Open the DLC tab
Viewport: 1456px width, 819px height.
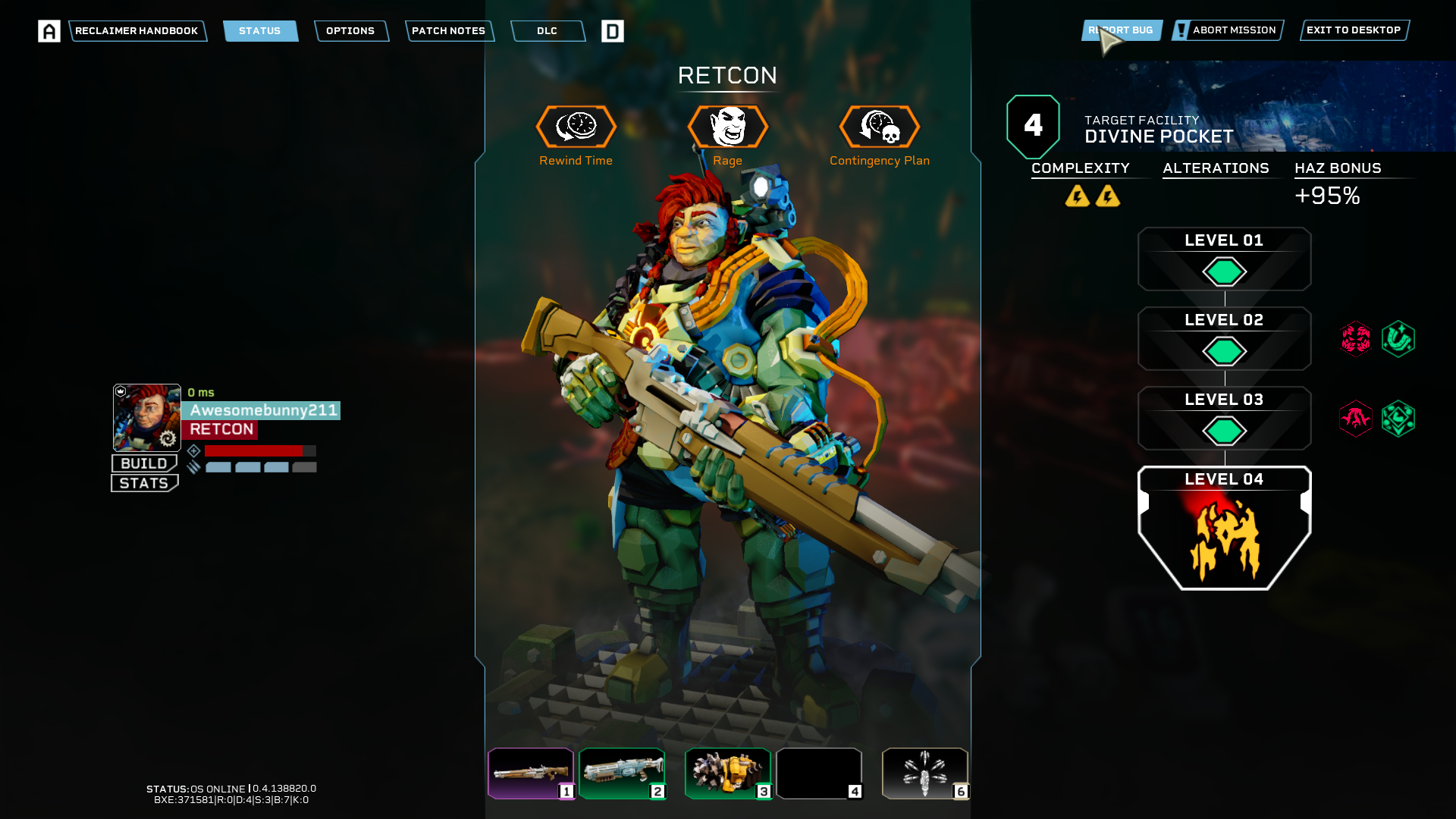(x=547, y=31)
